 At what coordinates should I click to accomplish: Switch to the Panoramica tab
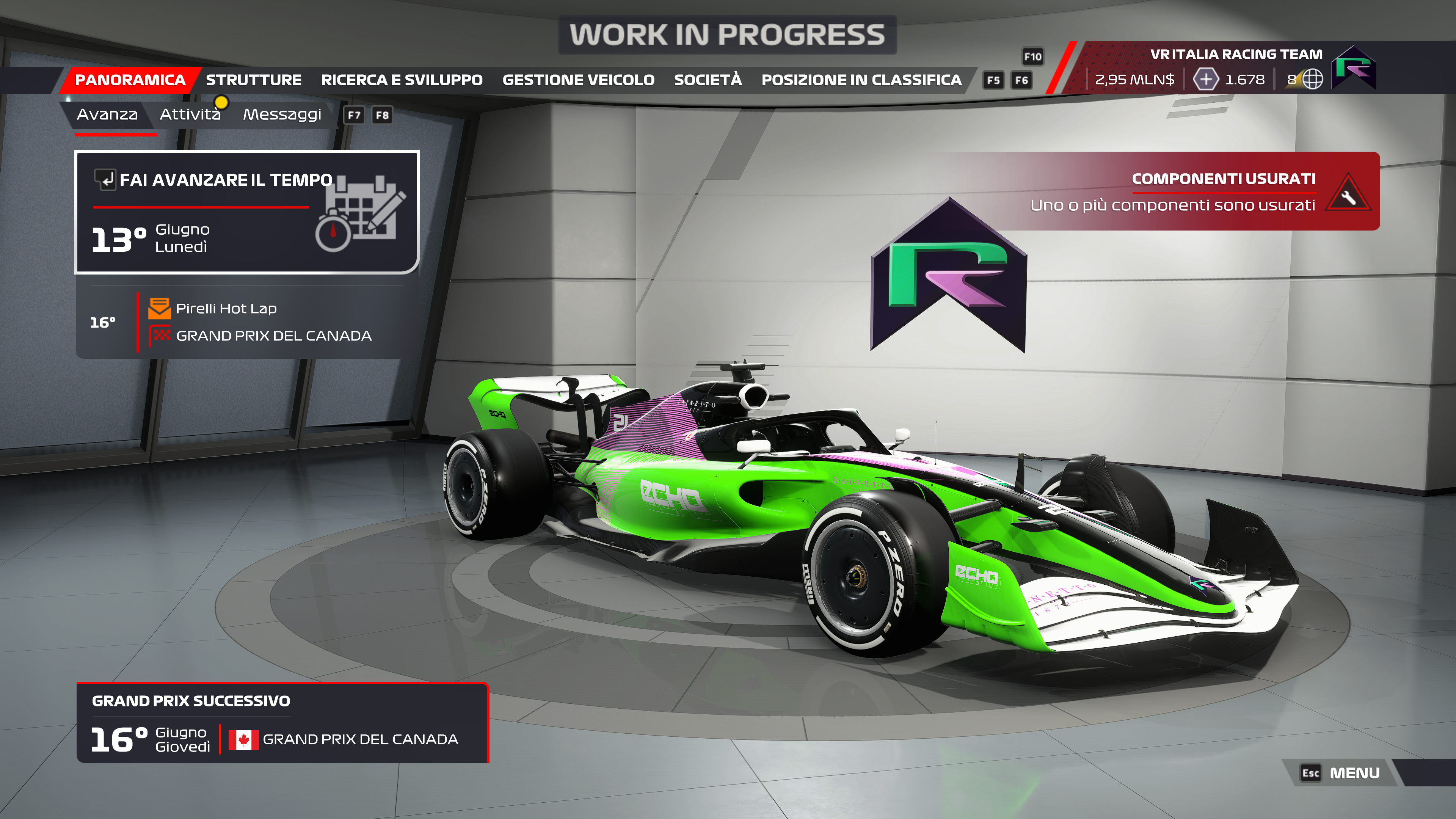tap(130, 80)
